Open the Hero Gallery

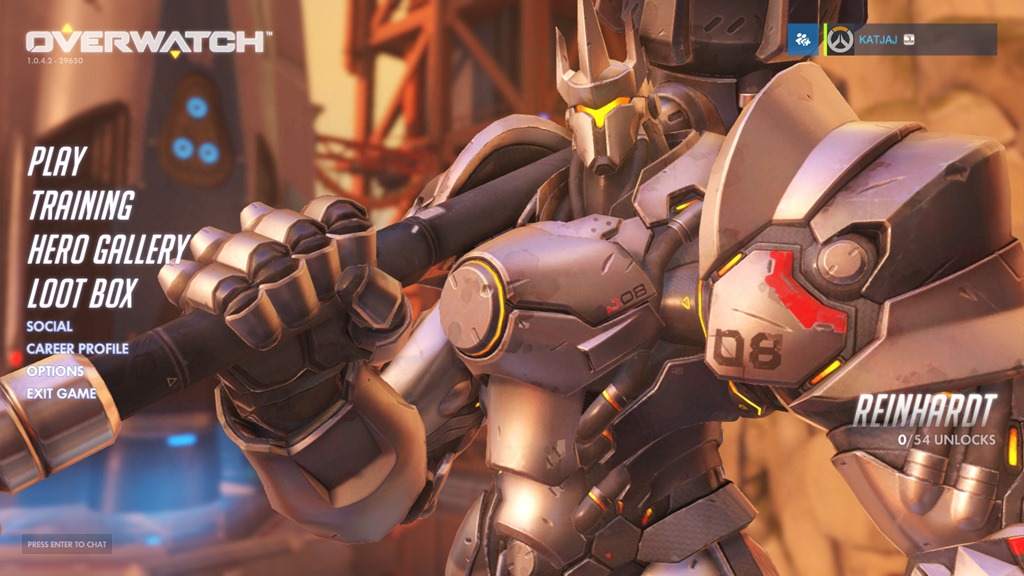coord(108,249)
